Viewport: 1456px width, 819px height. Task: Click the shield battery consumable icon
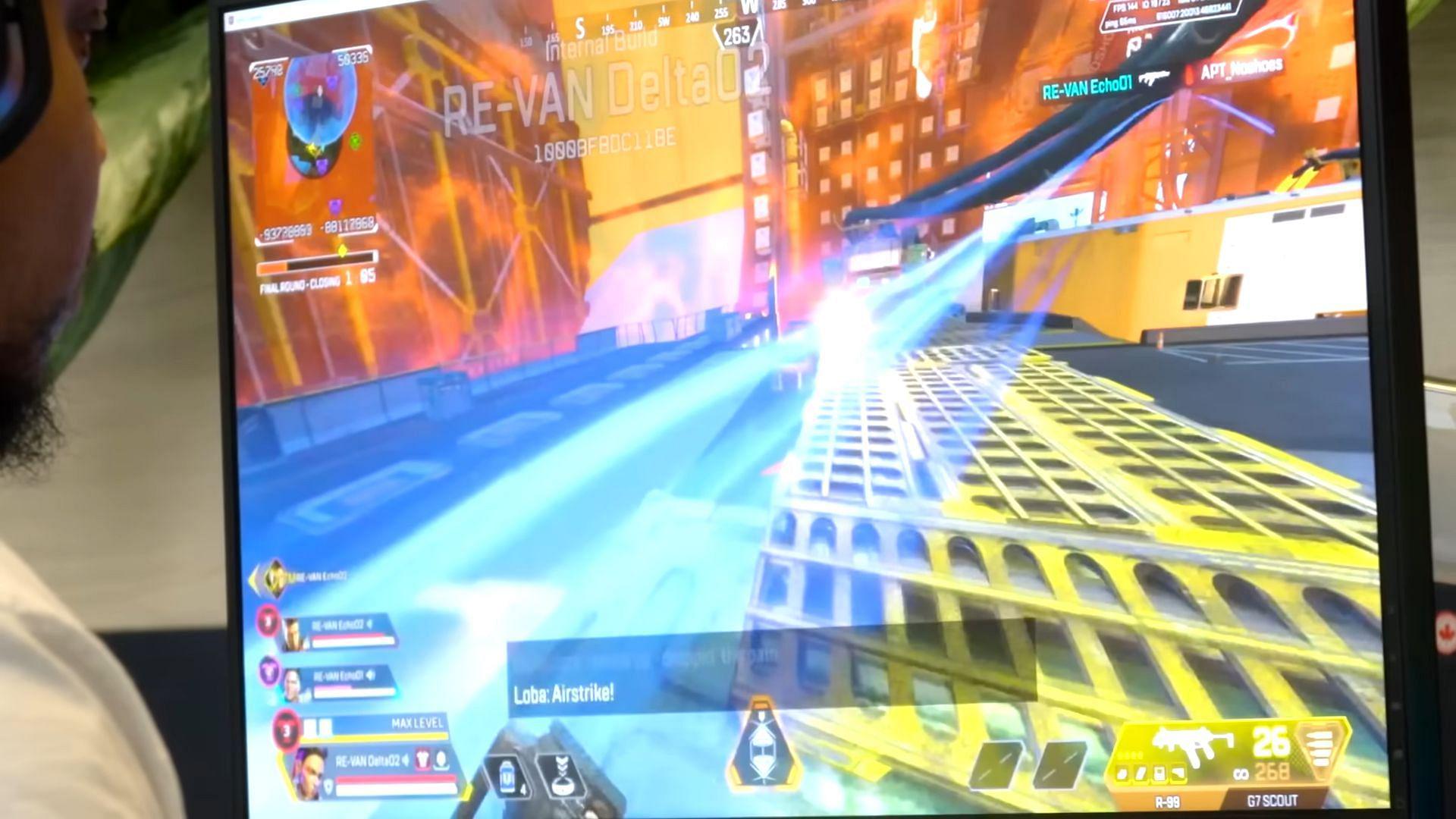click(506, 777)
